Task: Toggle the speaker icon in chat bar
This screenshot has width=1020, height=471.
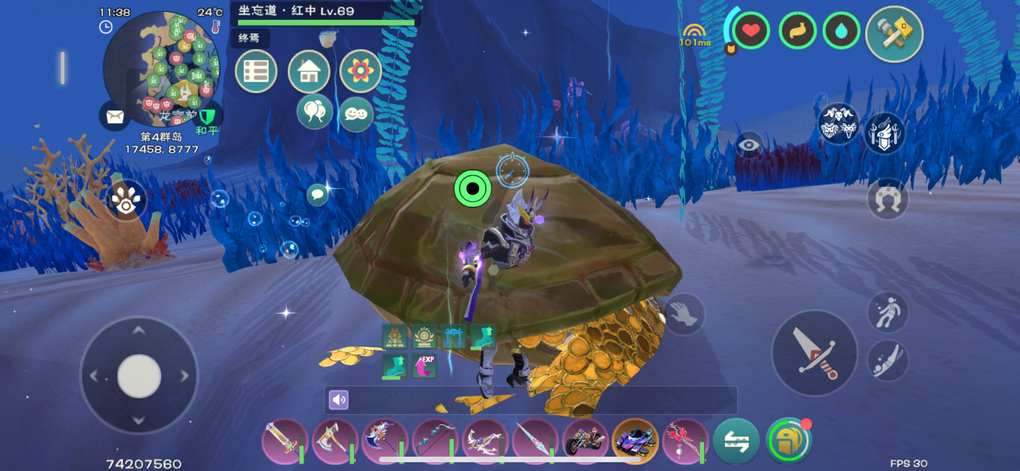Action: pyautogui.click(x=340, y=400)
